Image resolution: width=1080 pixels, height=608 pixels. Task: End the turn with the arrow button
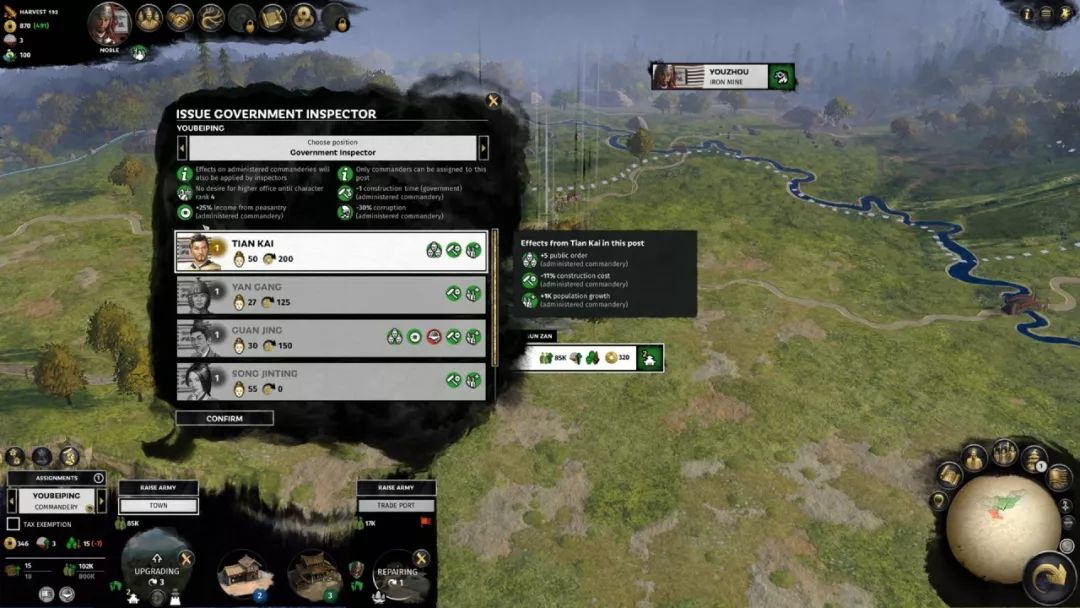tap(1049, 577)
